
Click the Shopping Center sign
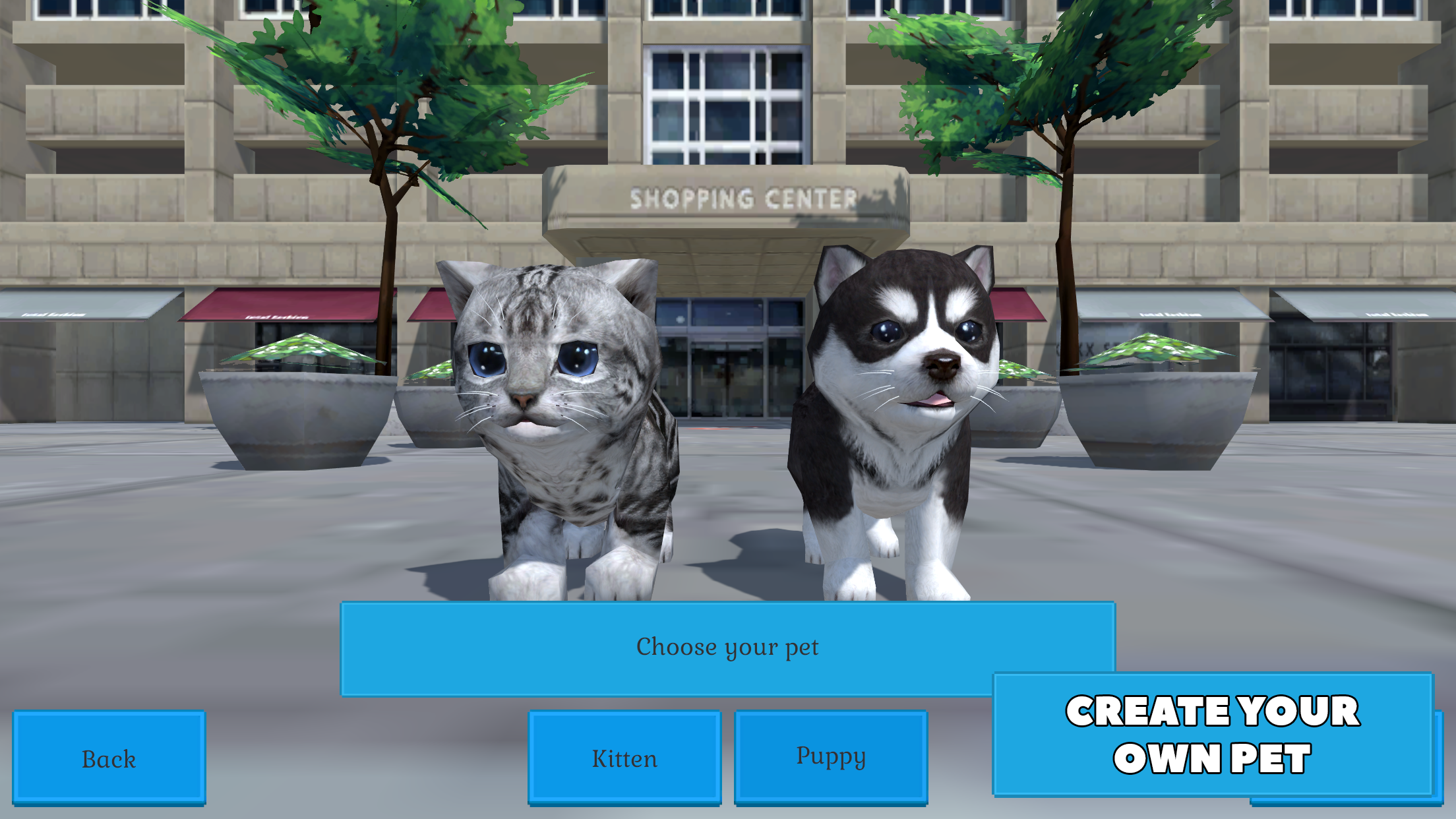[x=742, y=195]
